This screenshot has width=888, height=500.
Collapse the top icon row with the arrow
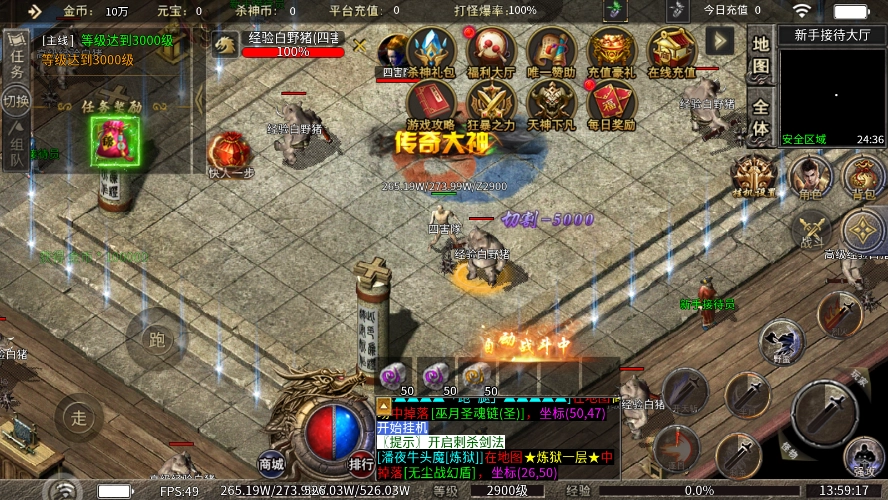click(720, 40)
